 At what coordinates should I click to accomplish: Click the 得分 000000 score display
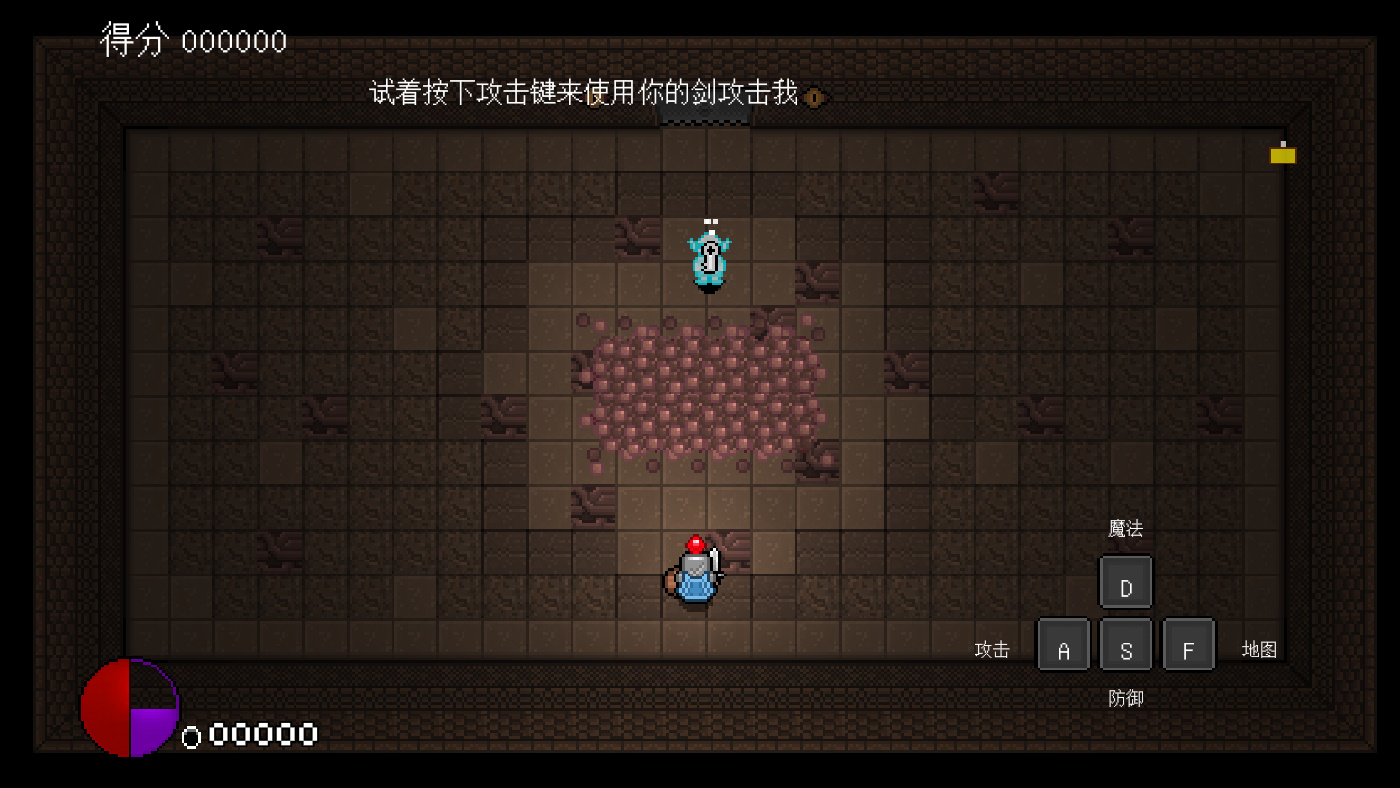(x=192, y=40)
